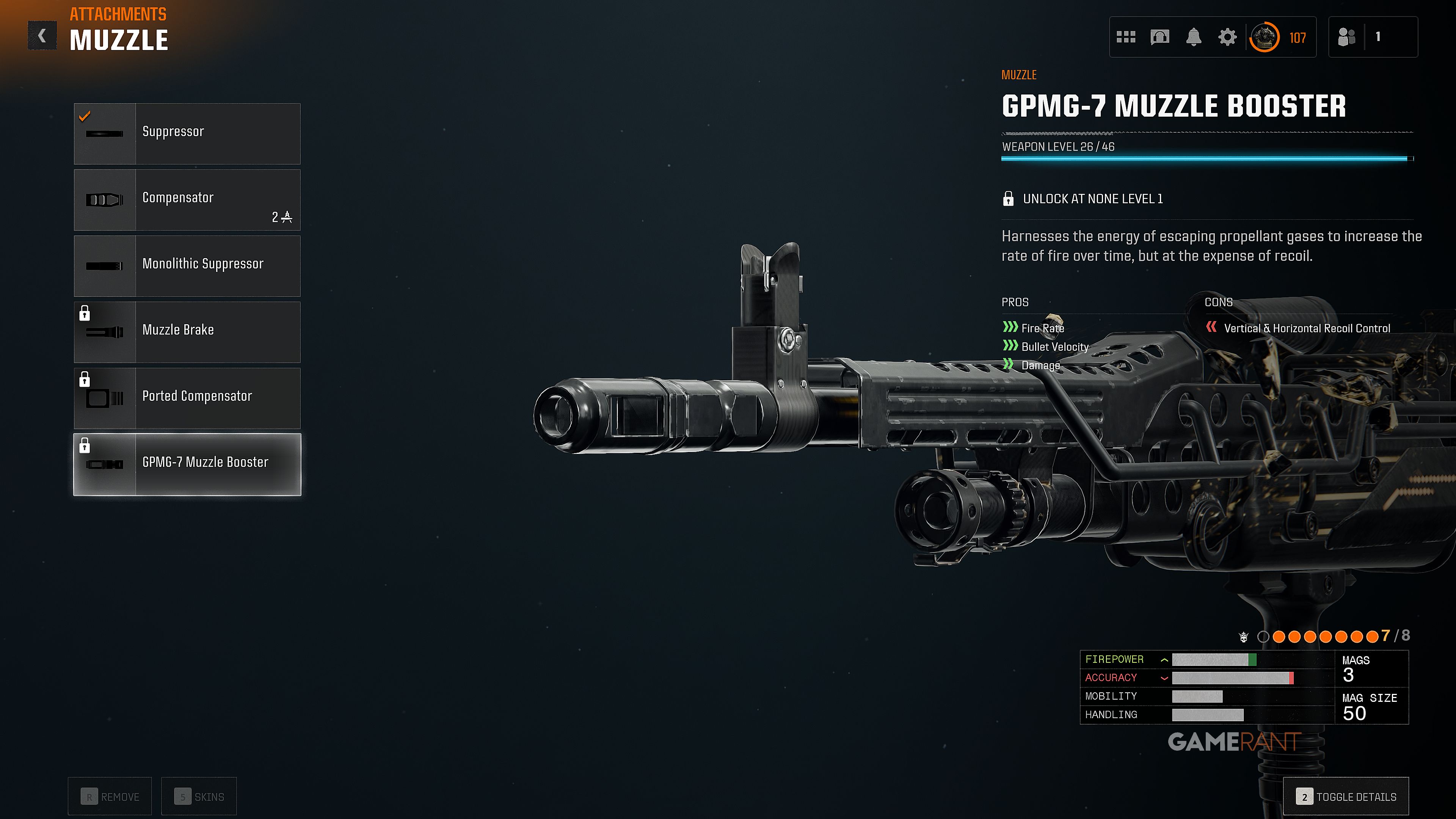
Task: Select the Suppressor muzzle attachment
Action: point(187,133)
